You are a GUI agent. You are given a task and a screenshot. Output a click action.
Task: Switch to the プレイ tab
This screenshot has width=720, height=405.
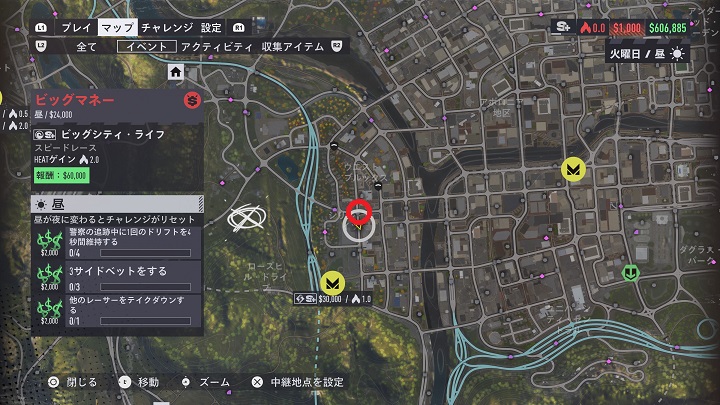[x=77, y=28]
